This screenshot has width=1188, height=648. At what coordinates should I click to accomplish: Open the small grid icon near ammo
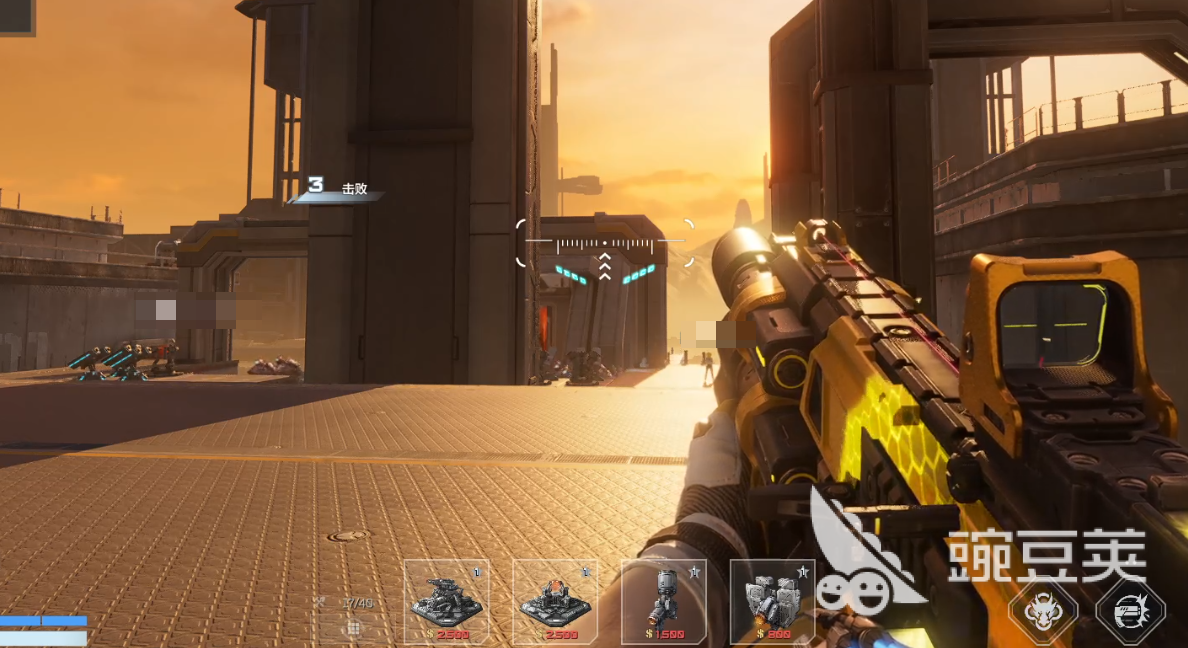tap(352, 628)
